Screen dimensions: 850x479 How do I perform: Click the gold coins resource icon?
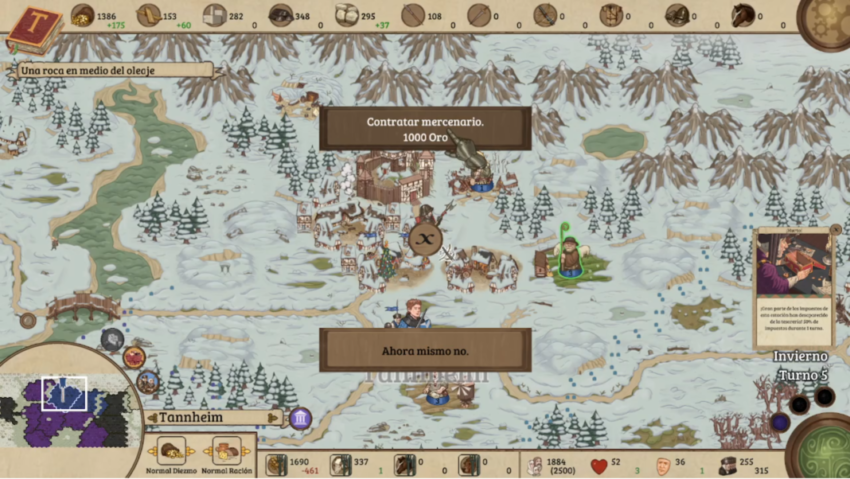pos(82,14)
